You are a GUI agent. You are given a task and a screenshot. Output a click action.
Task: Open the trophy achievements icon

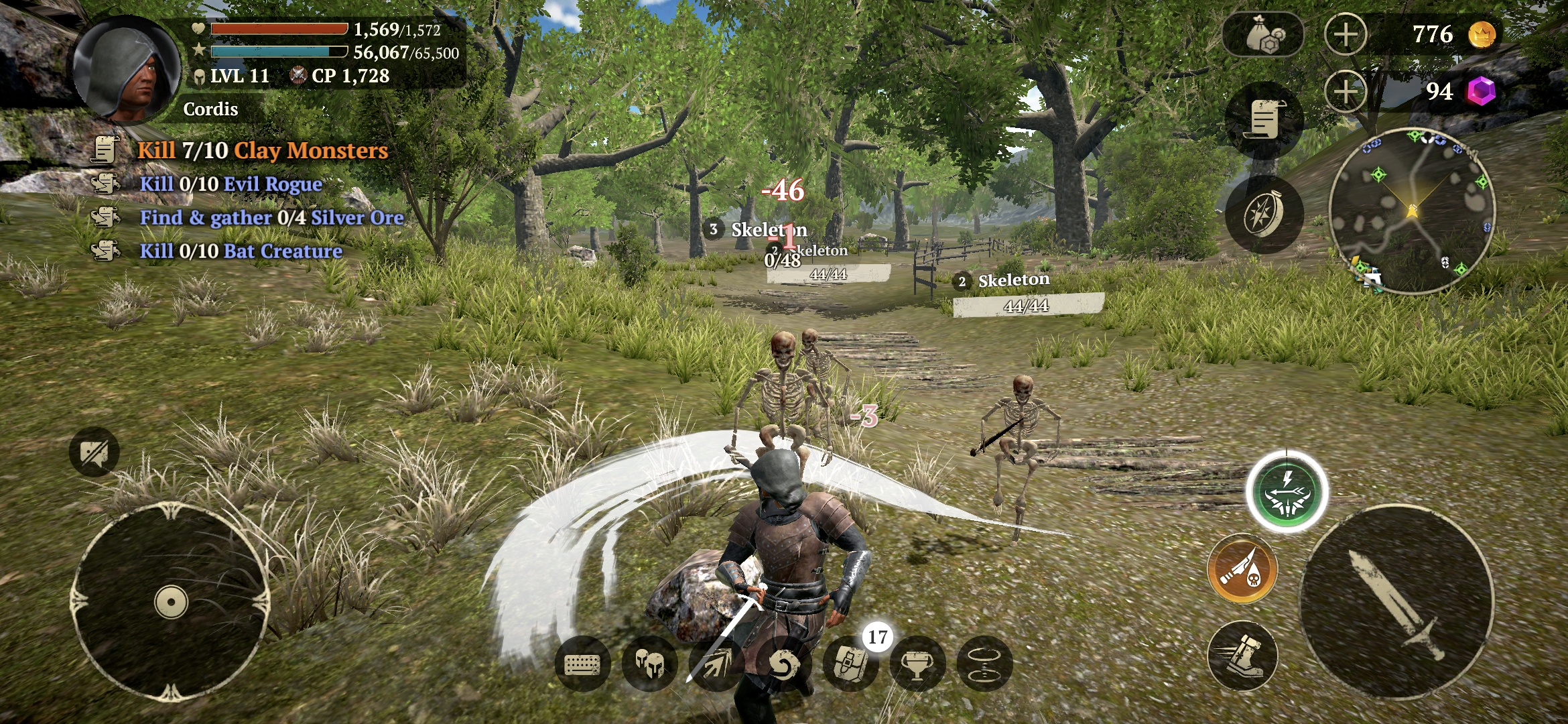(917, 664)
